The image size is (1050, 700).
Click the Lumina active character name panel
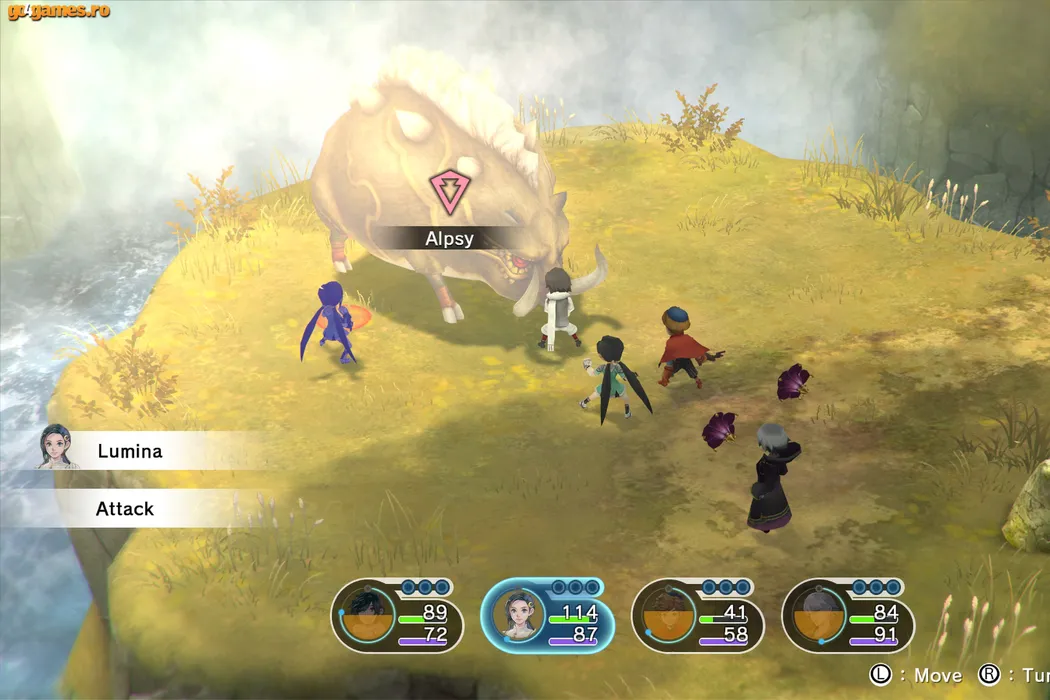tap(130, 451)
